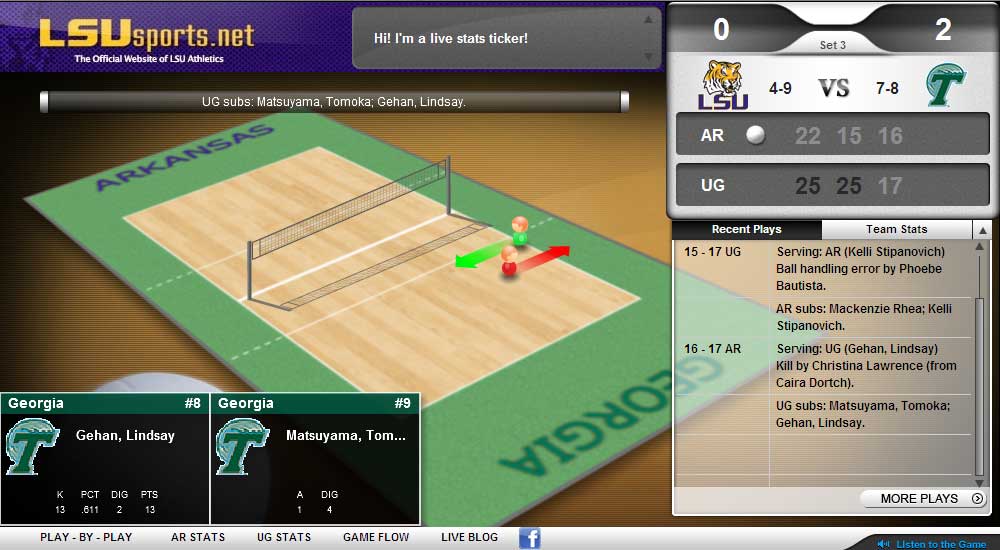1000x550 pixels.
Task: Show the AR STATS page
Action: 198,537
